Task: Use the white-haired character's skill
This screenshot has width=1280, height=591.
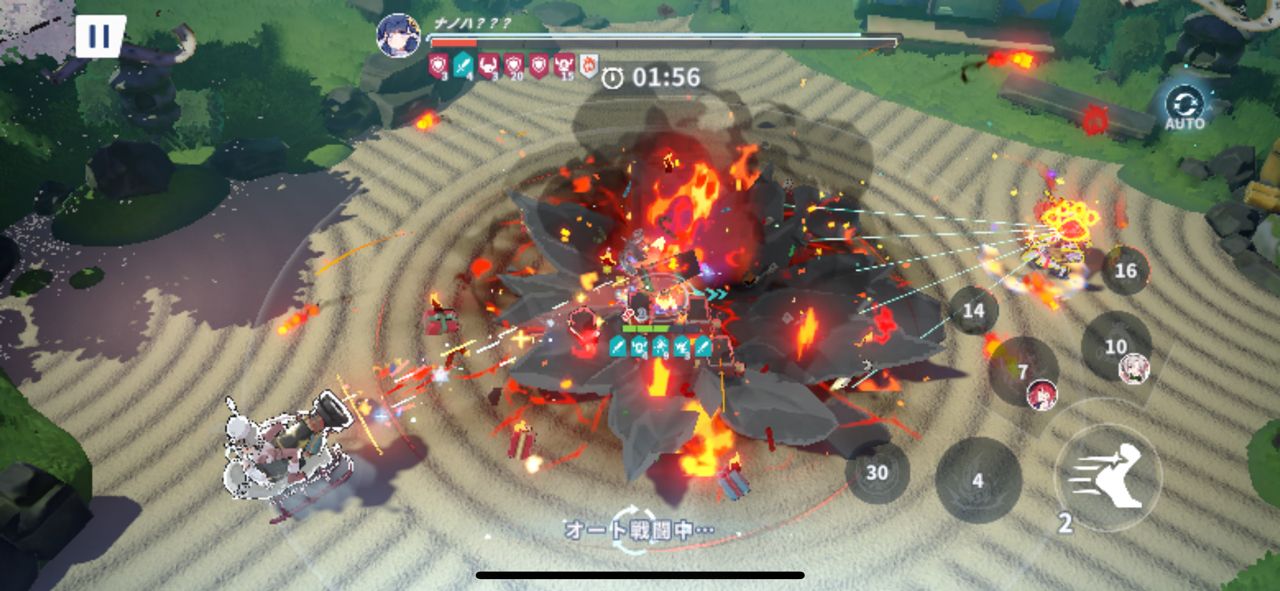Action: (1116, 347)
